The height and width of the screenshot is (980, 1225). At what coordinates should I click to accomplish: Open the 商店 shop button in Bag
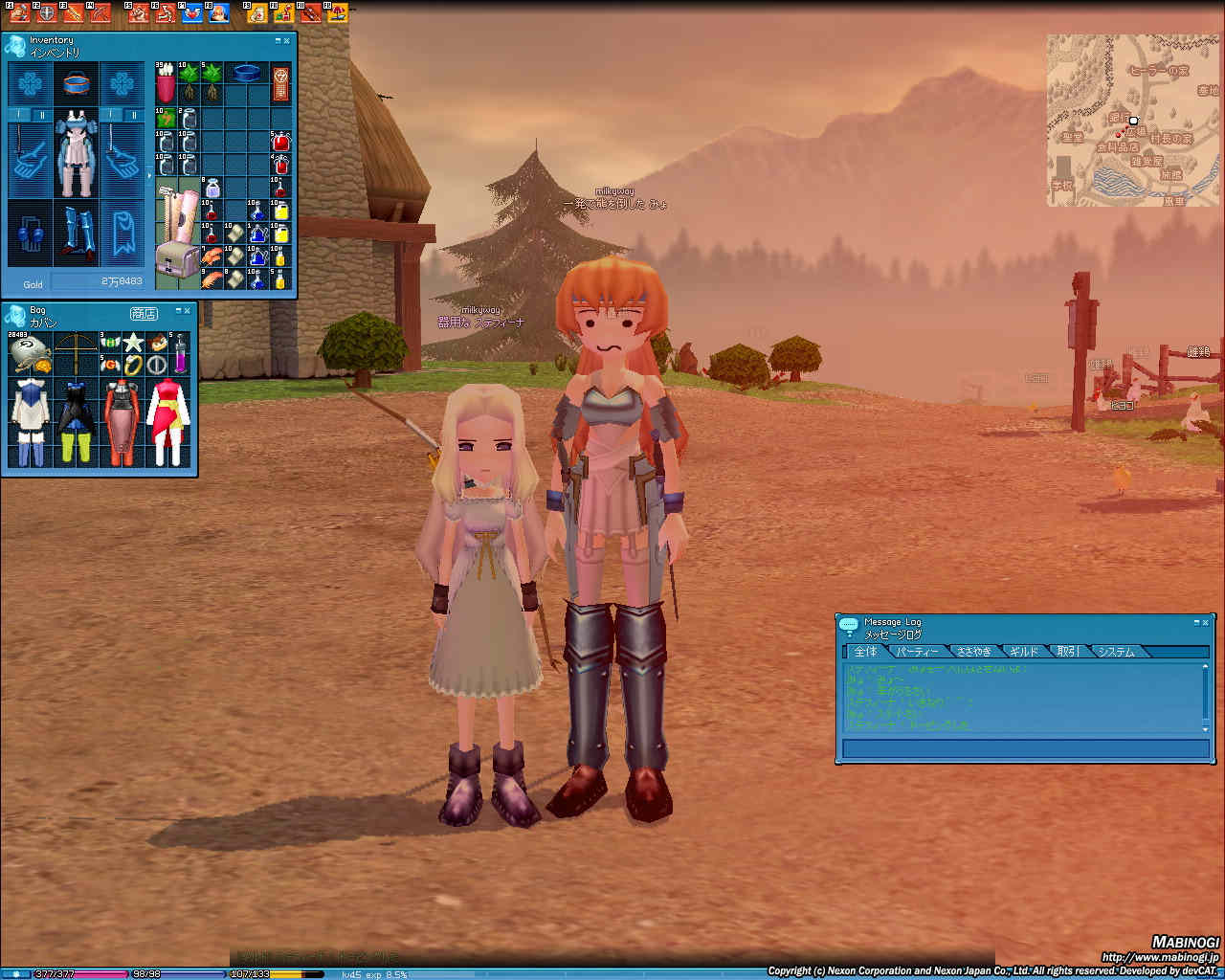click(x=144, y=314)
